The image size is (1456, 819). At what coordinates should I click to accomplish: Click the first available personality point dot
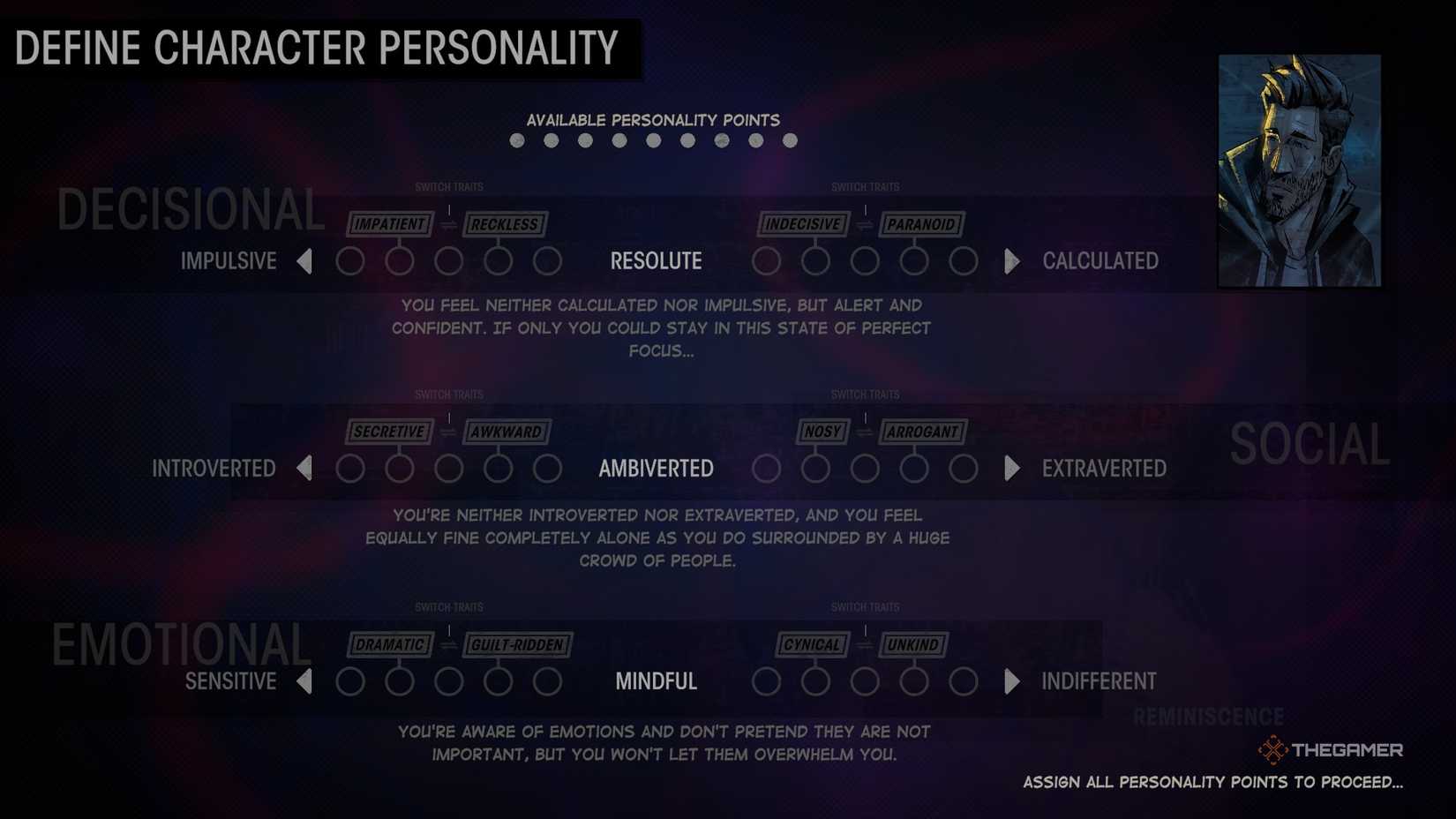[517, 139]
